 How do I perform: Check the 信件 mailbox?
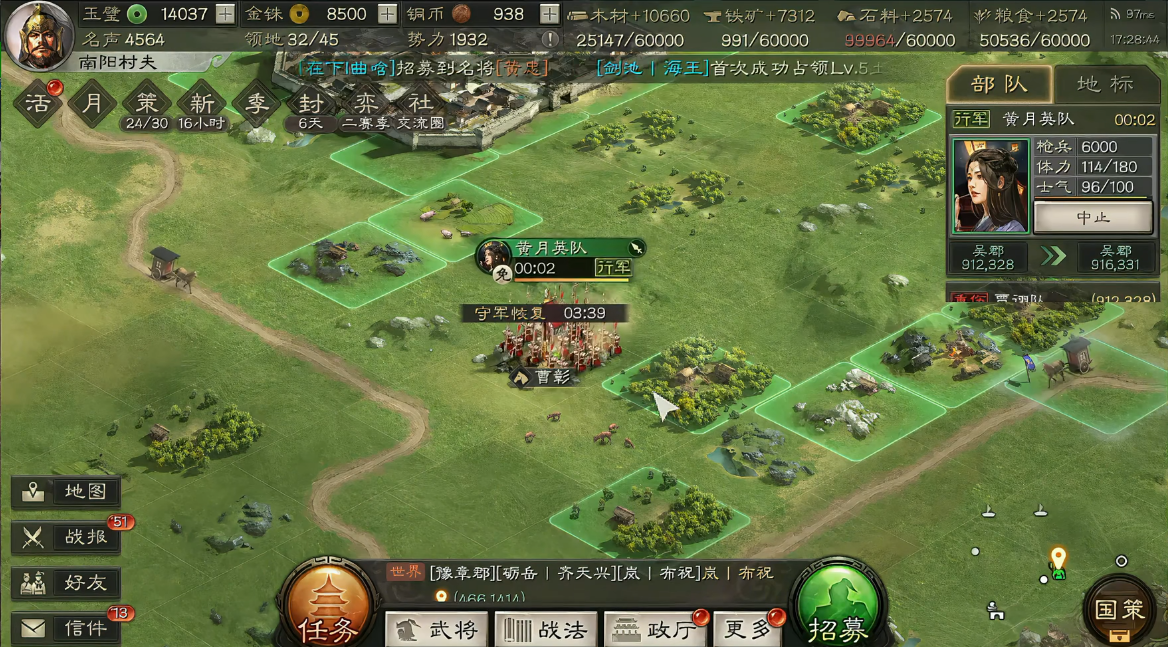tap(67, 628)
